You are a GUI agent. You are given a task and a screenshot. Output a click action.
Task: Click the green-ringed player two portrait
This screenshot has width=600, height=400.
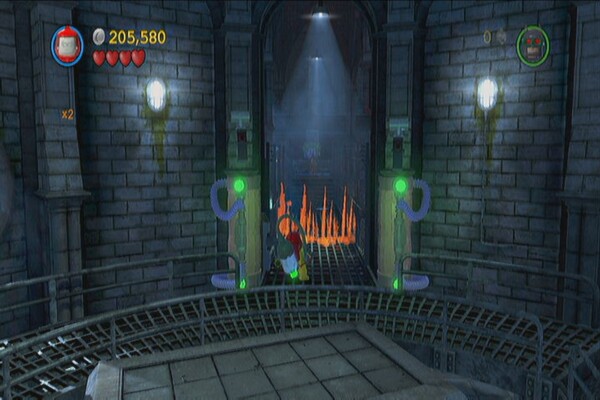coord(532,45)
